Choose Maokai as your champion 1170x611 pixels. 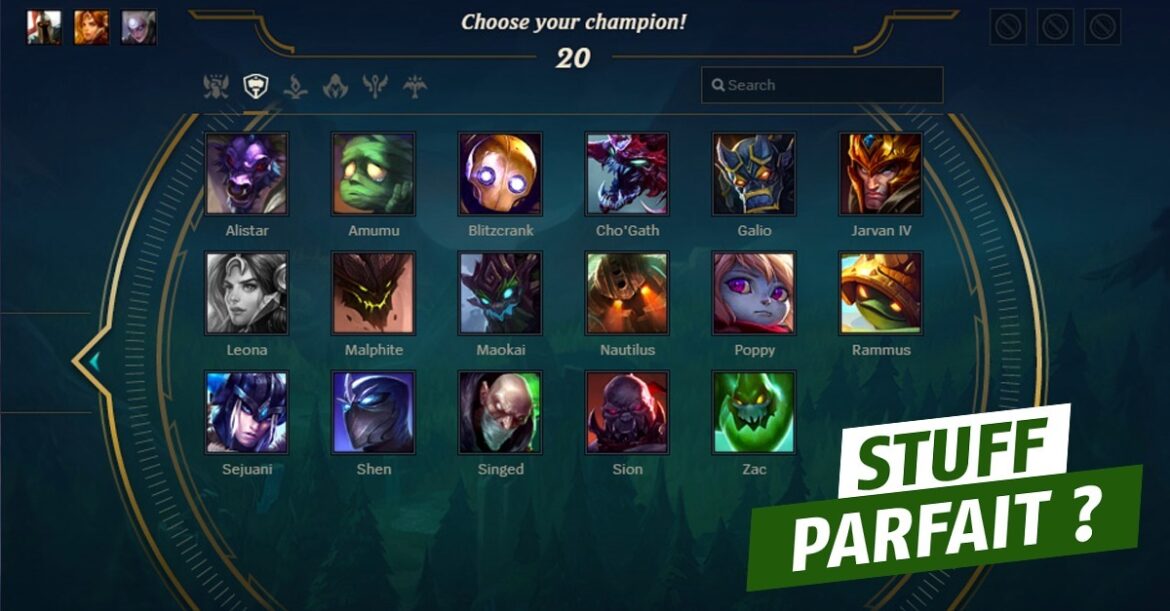pos(500,293)
